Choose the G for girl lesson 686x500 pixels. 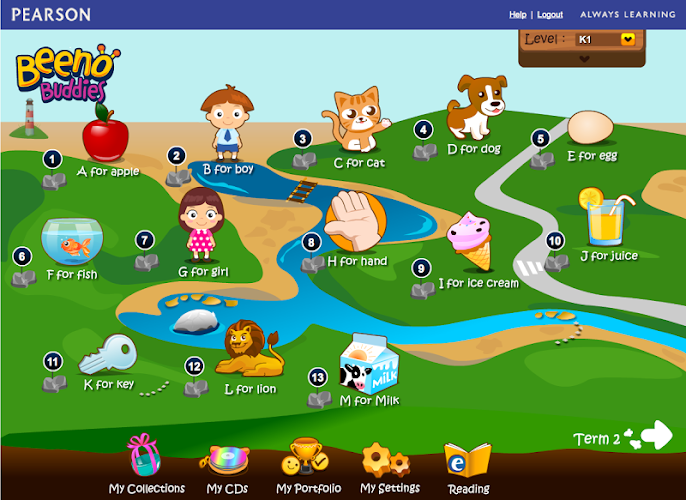click(199, 225)
